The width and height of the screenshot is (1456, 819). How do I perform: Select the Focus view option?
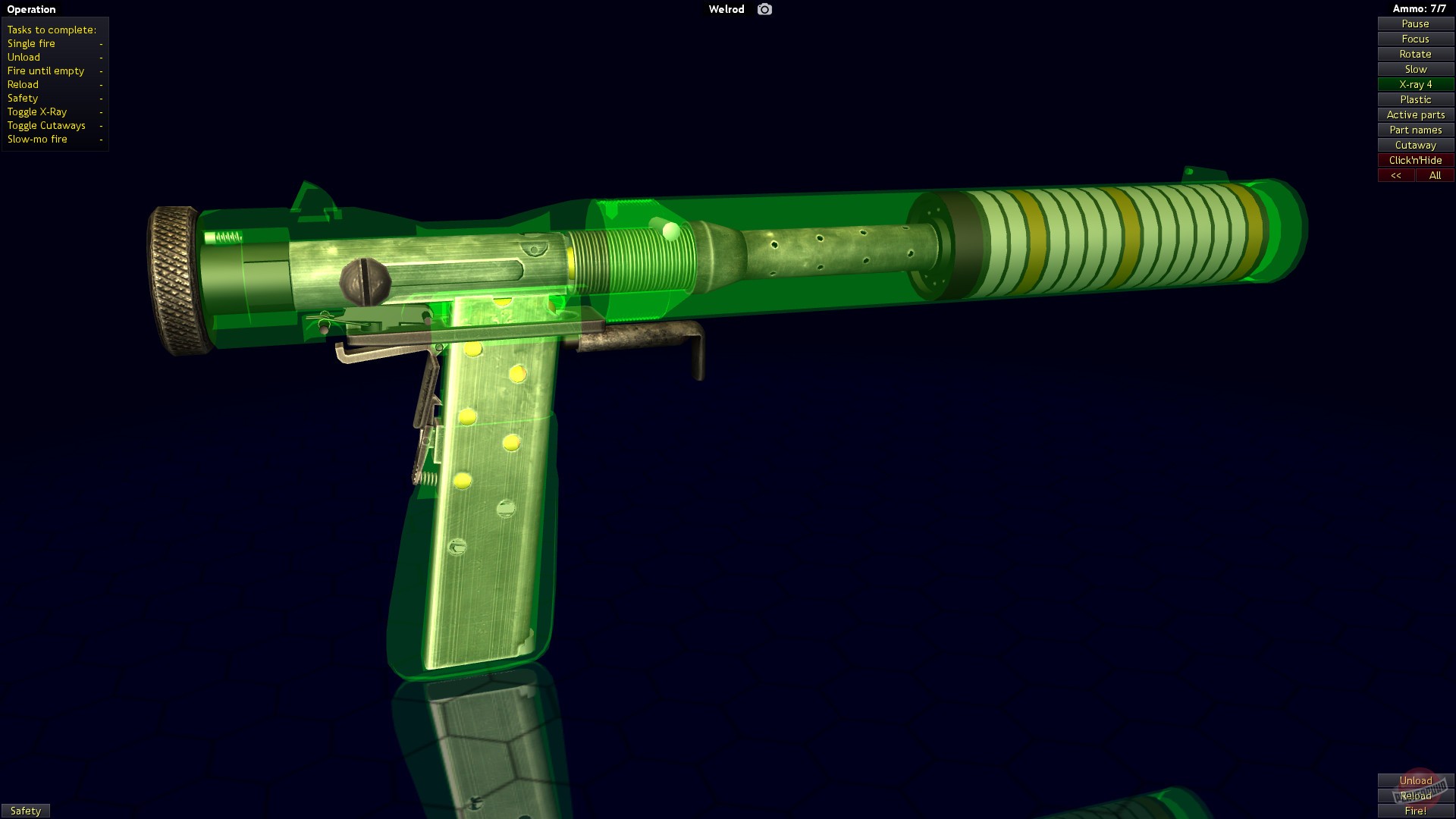coord(1415,39)
